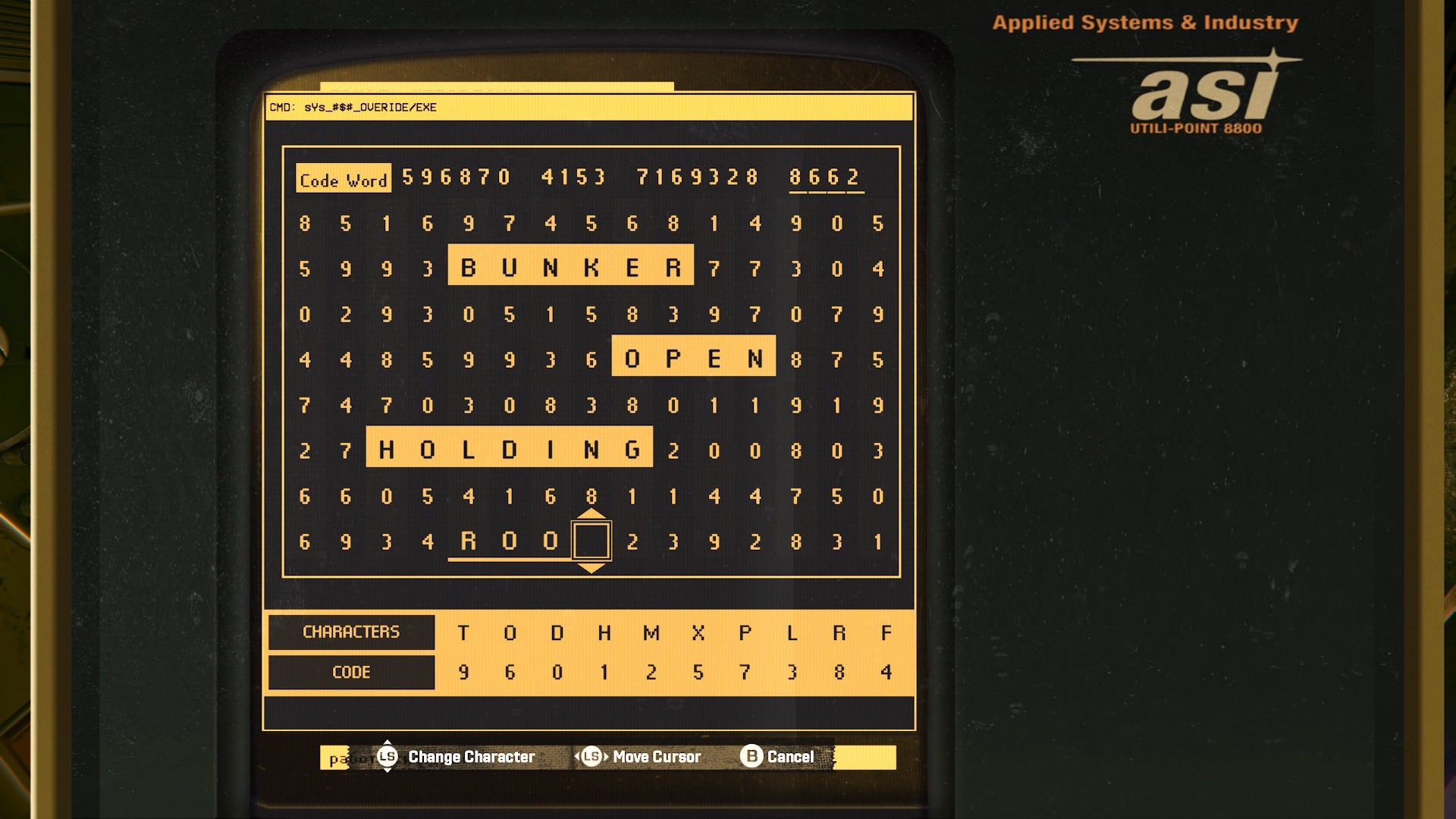Select the highlighted word OPEN
This screenshot has width=1456, height=819.
(x=692, y=355)
